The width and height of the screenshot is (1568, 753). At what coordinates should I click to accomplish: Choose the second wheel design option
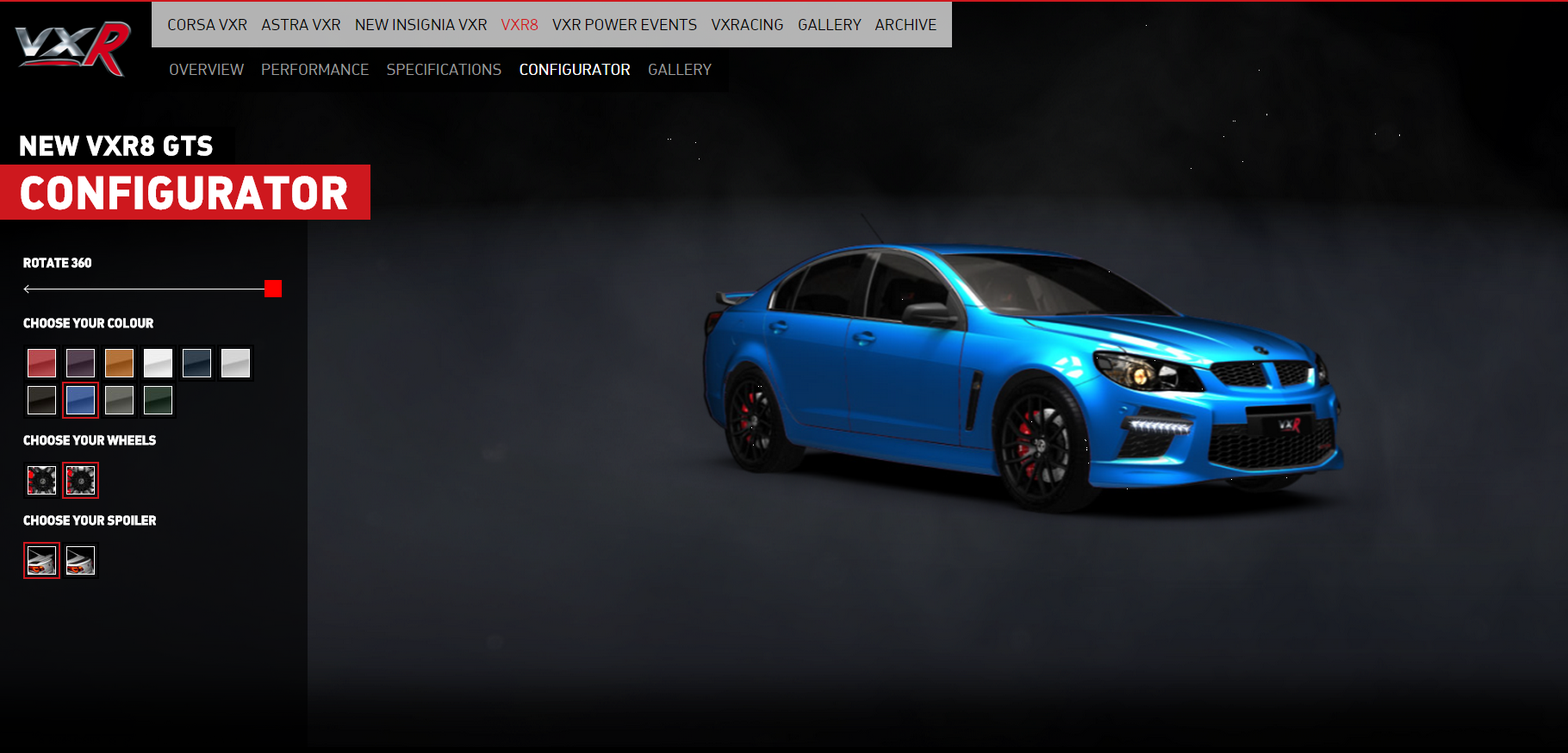(x=80, y=480)
